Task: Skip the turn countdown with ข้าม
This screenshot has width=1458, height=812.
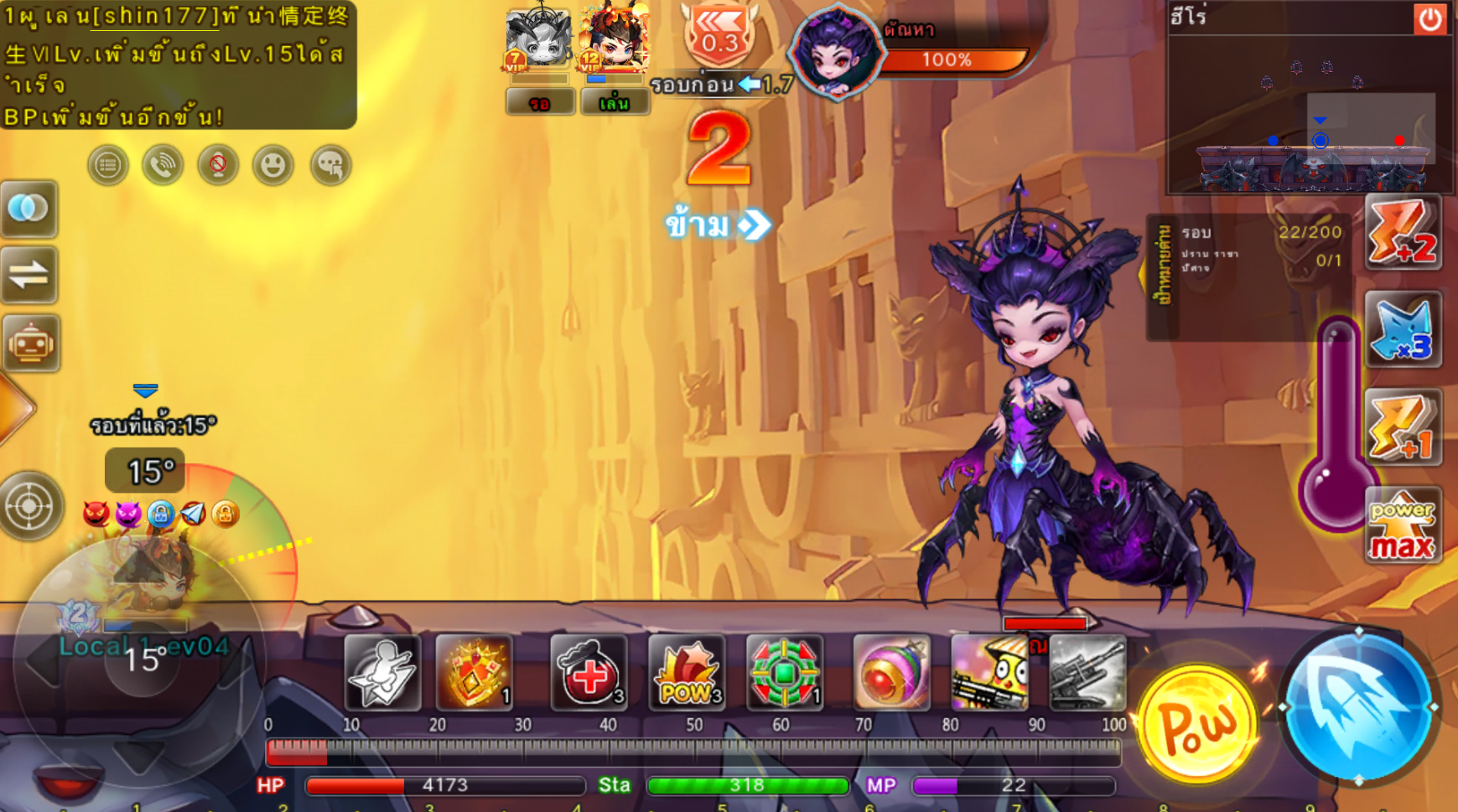Action: pos(717,225)
